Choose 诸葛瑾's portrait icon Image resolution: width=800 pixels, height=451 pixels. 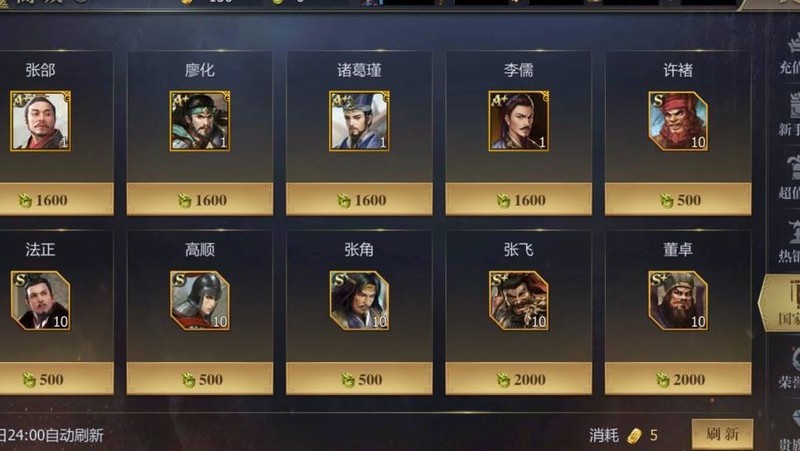tap(359, 121)
